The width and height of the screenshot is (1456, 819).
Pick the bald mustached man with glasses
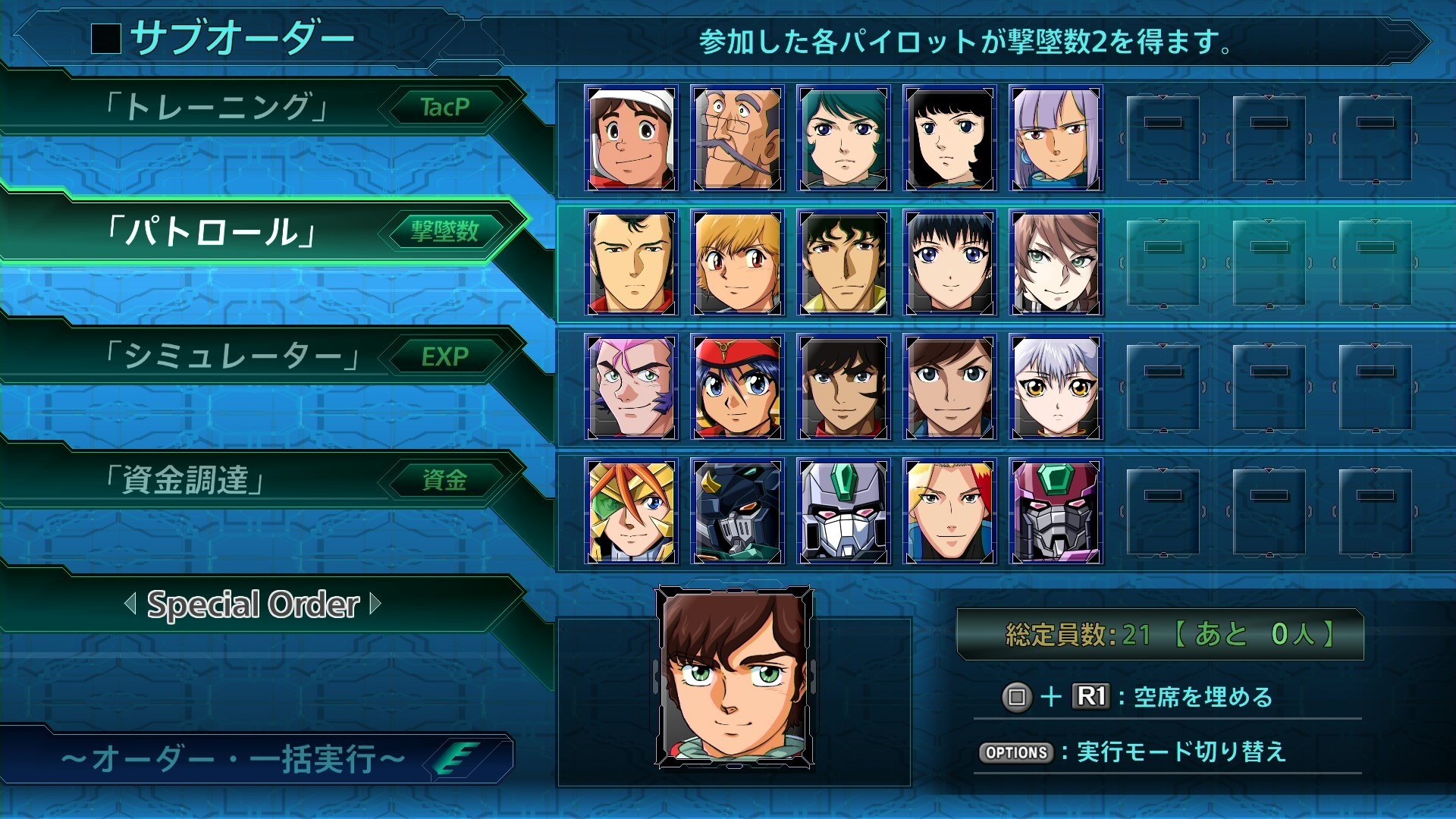(737, 139)
